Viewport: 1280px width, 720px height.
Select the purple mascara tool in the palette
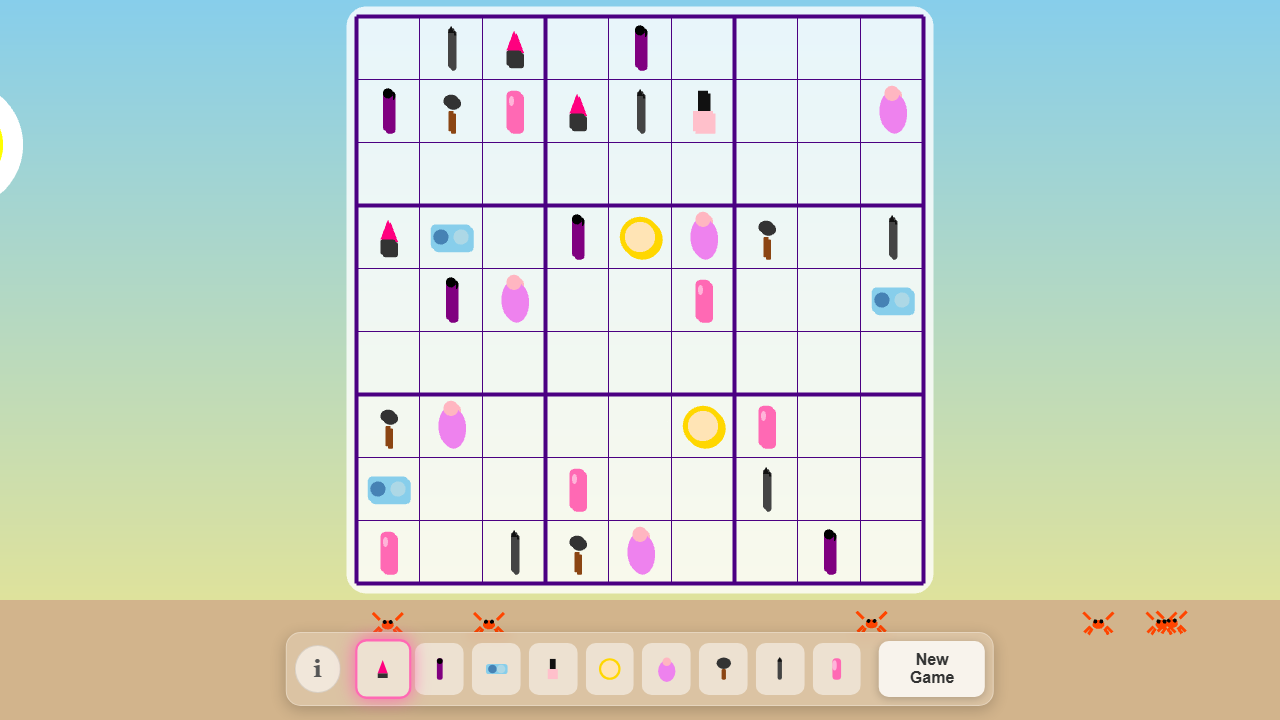pos(439,668)
